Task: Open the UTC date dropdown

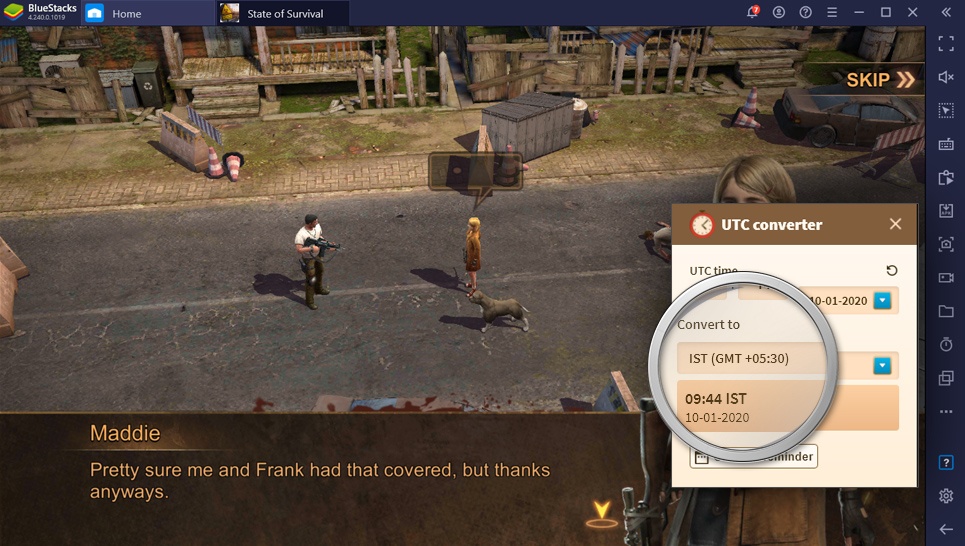Action: (882, 300)
